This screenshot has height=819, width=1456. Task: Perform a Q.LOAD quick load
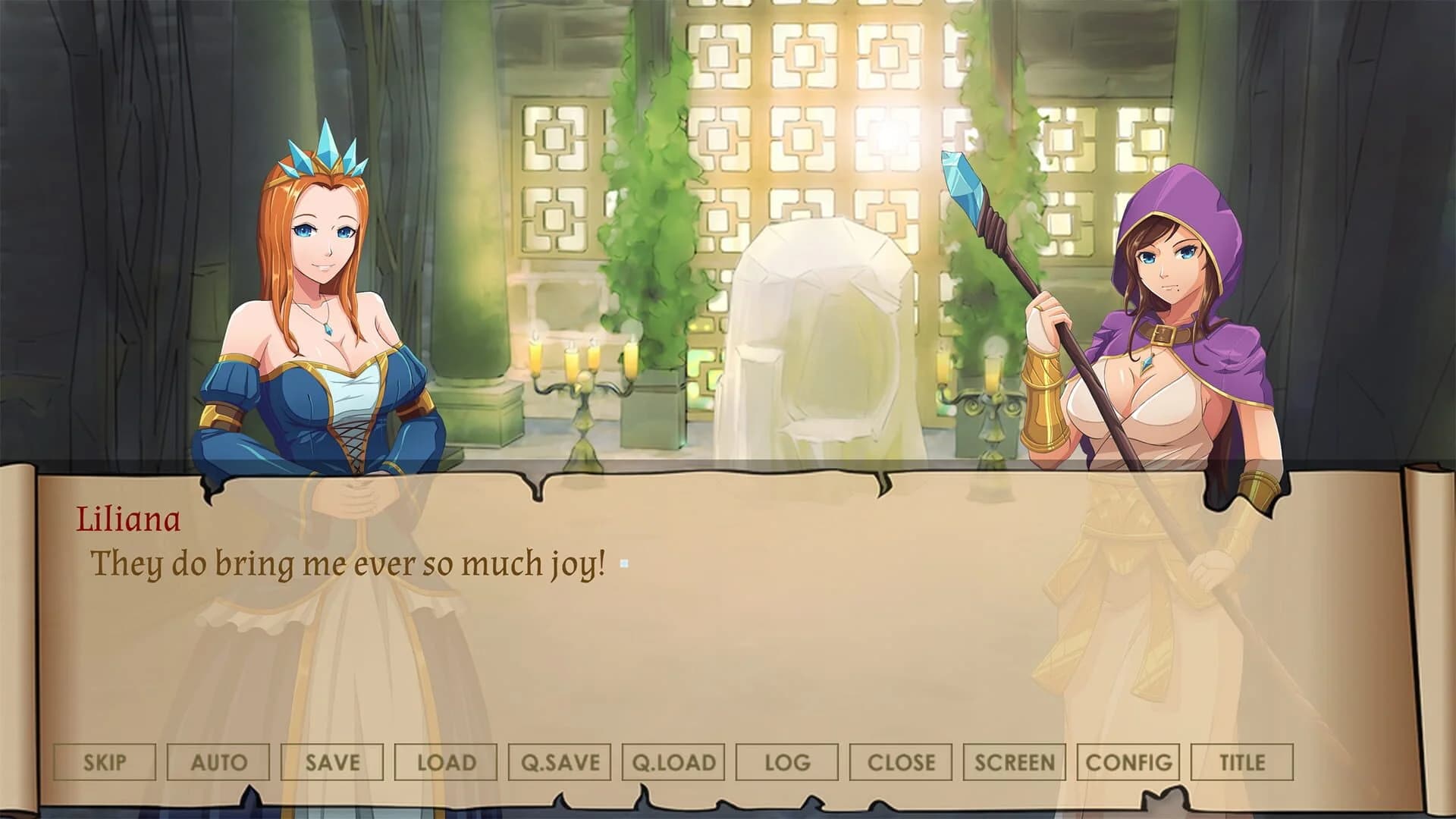[673, 761]
